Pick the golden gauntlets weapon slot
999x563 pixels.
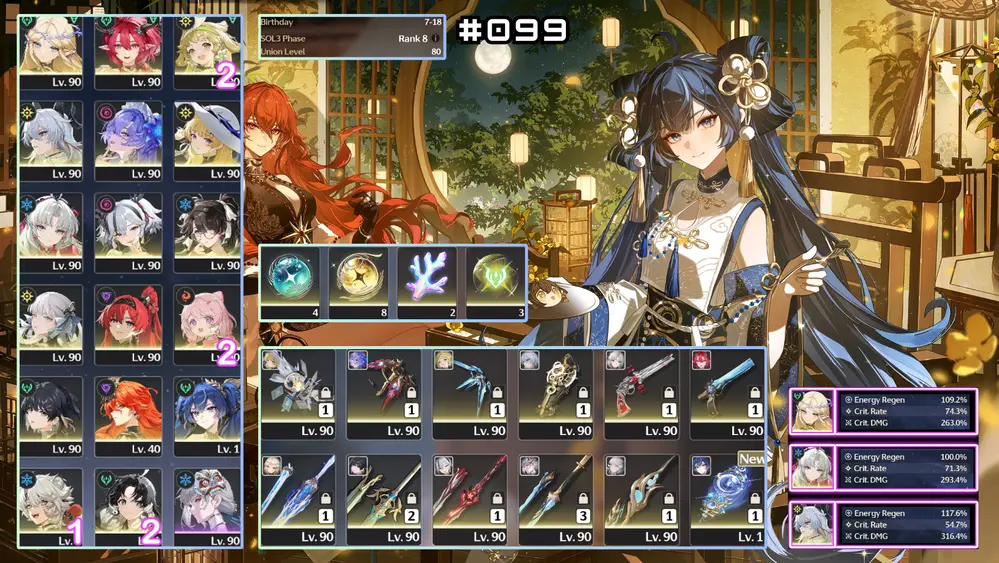(x=555, y=390)
